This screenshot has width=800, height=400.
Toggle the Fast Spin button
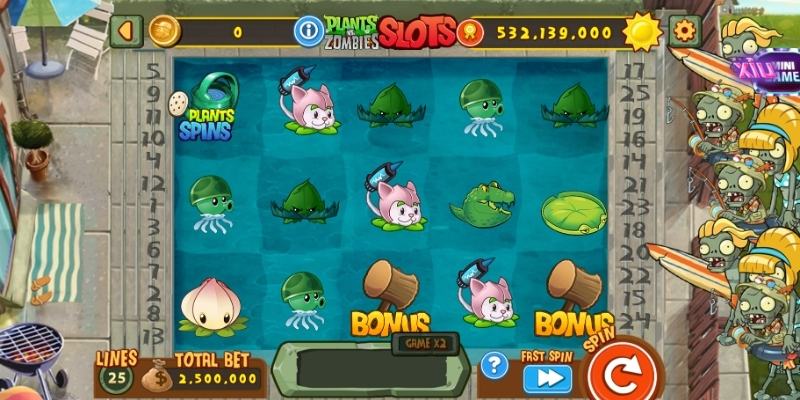coord(548,378)
